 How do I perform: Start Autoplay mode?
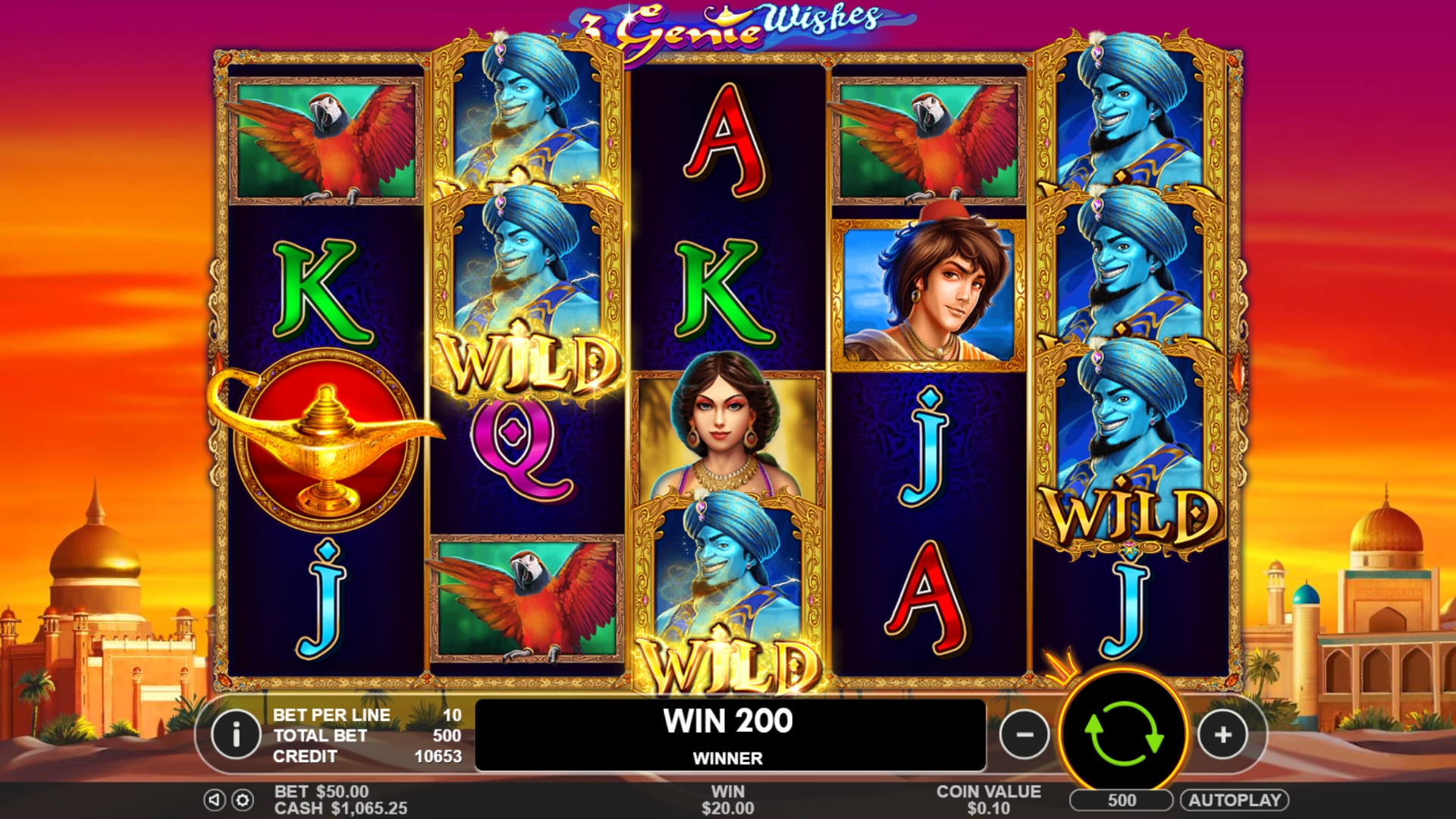tap(1234, 800)
